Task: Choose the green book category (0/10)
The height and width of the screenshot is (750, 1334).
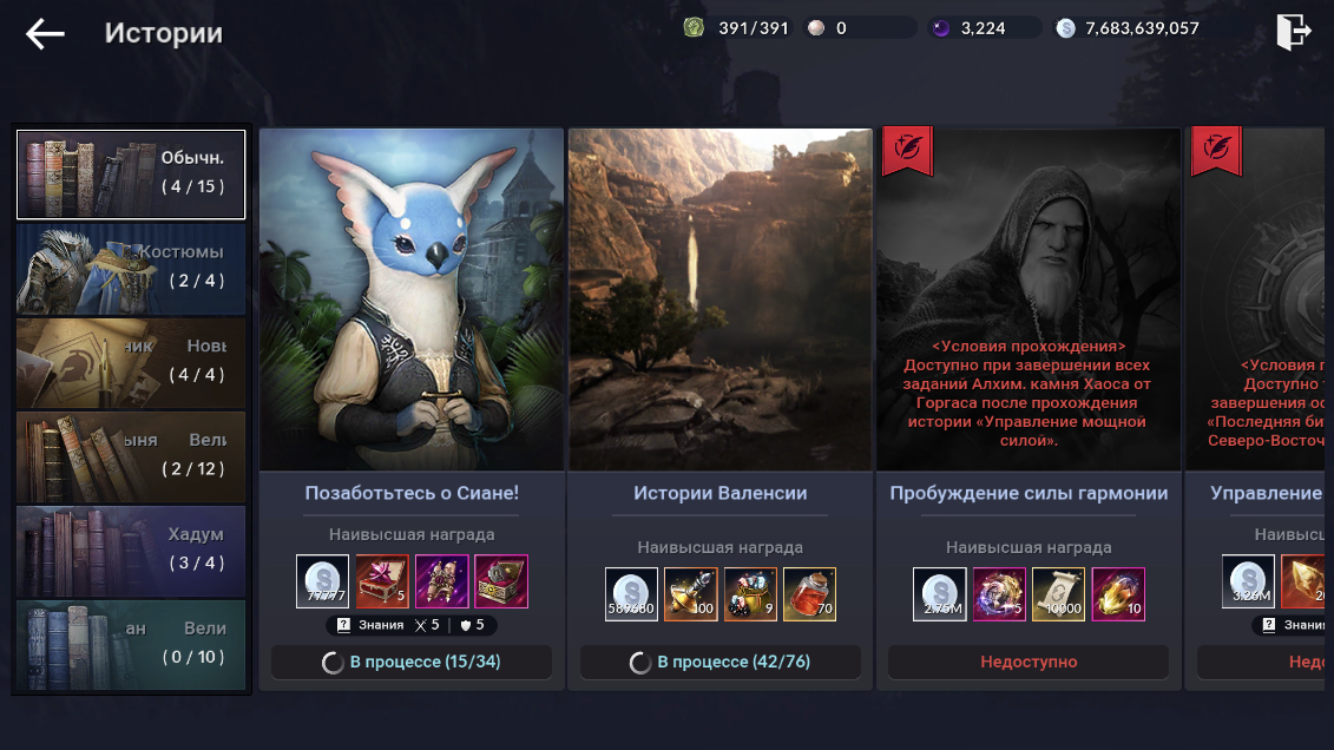Action: tap(131, 644)
